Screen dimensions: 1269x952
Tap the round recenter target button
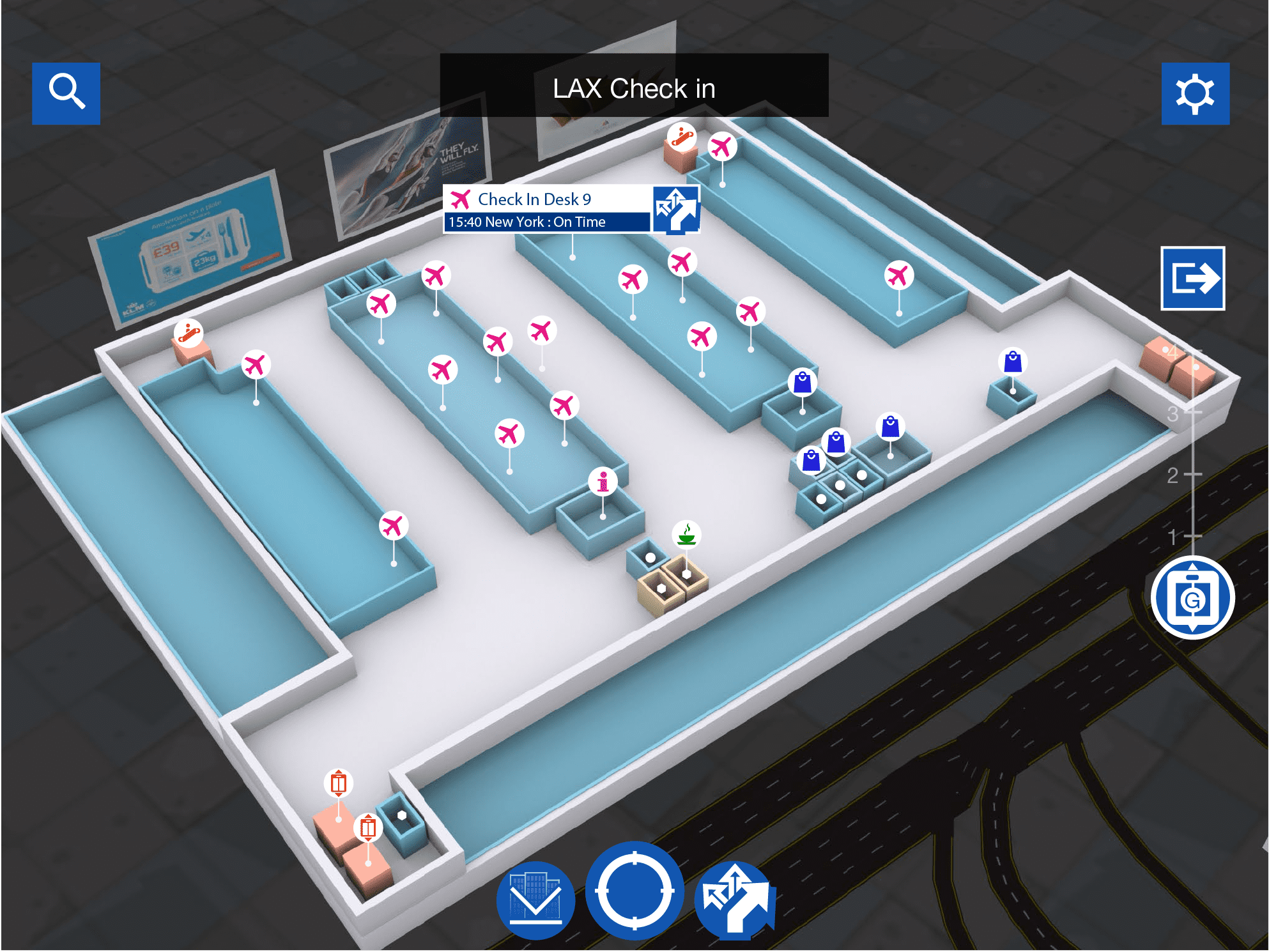click(634, 891)
